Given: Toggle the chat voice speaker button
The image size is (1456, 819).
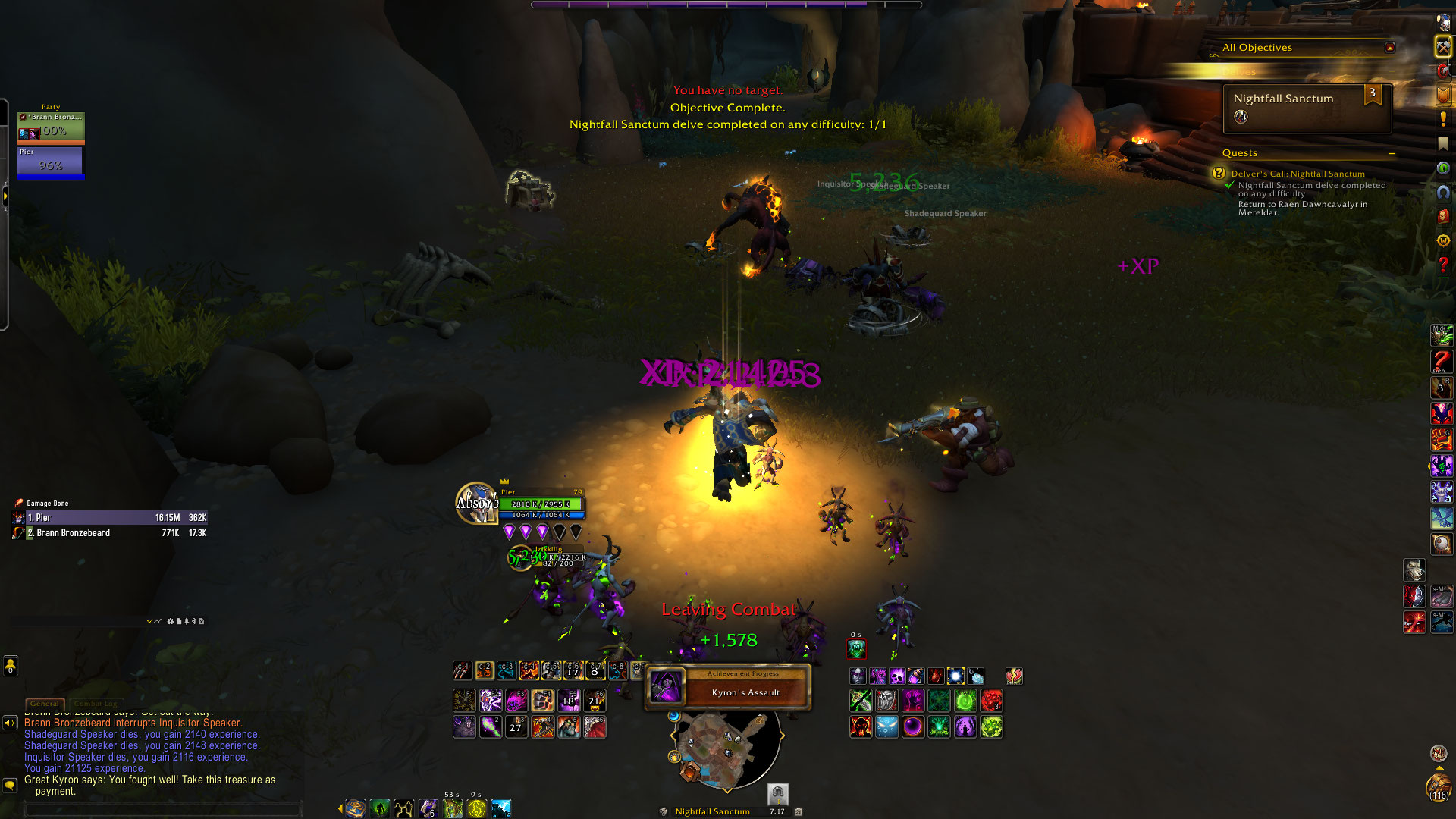Looking at the screenshot, I should (x=10, y=723).
